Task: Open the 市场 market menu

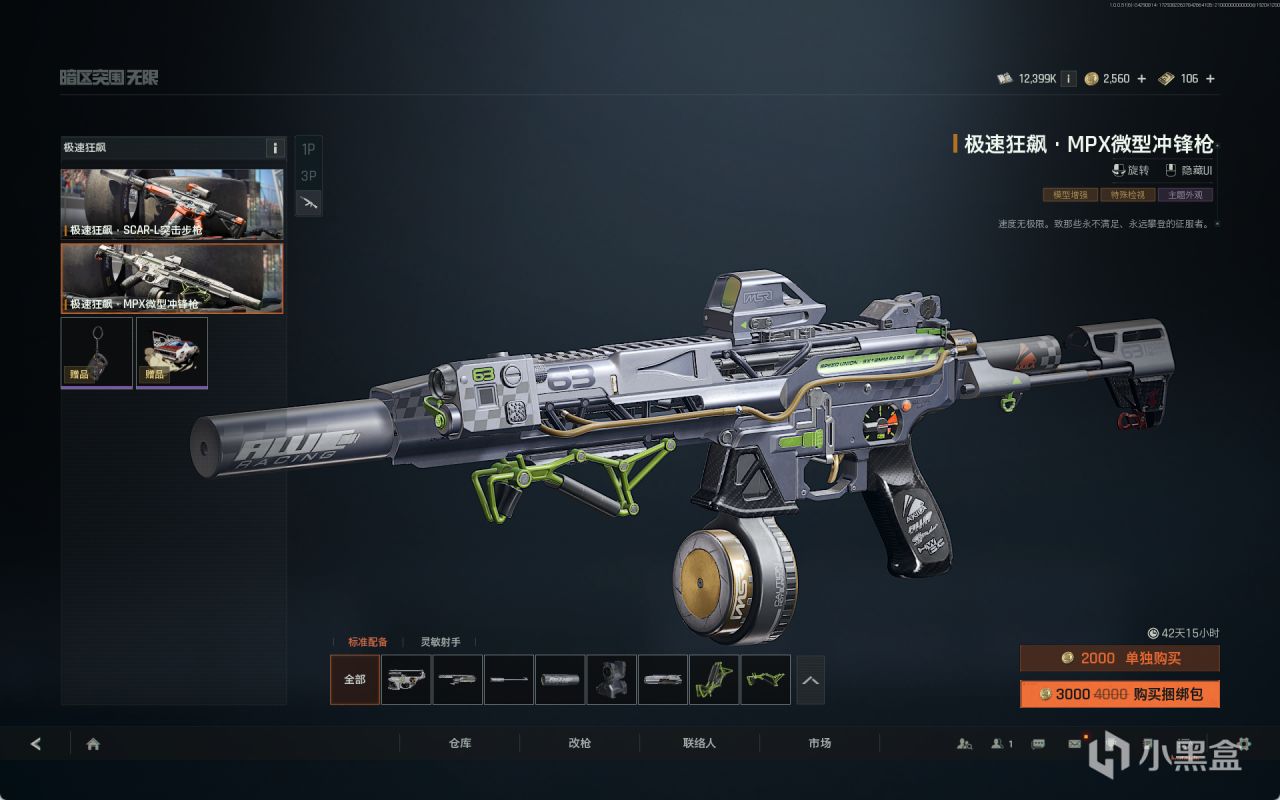Action: tap(819, 744)
